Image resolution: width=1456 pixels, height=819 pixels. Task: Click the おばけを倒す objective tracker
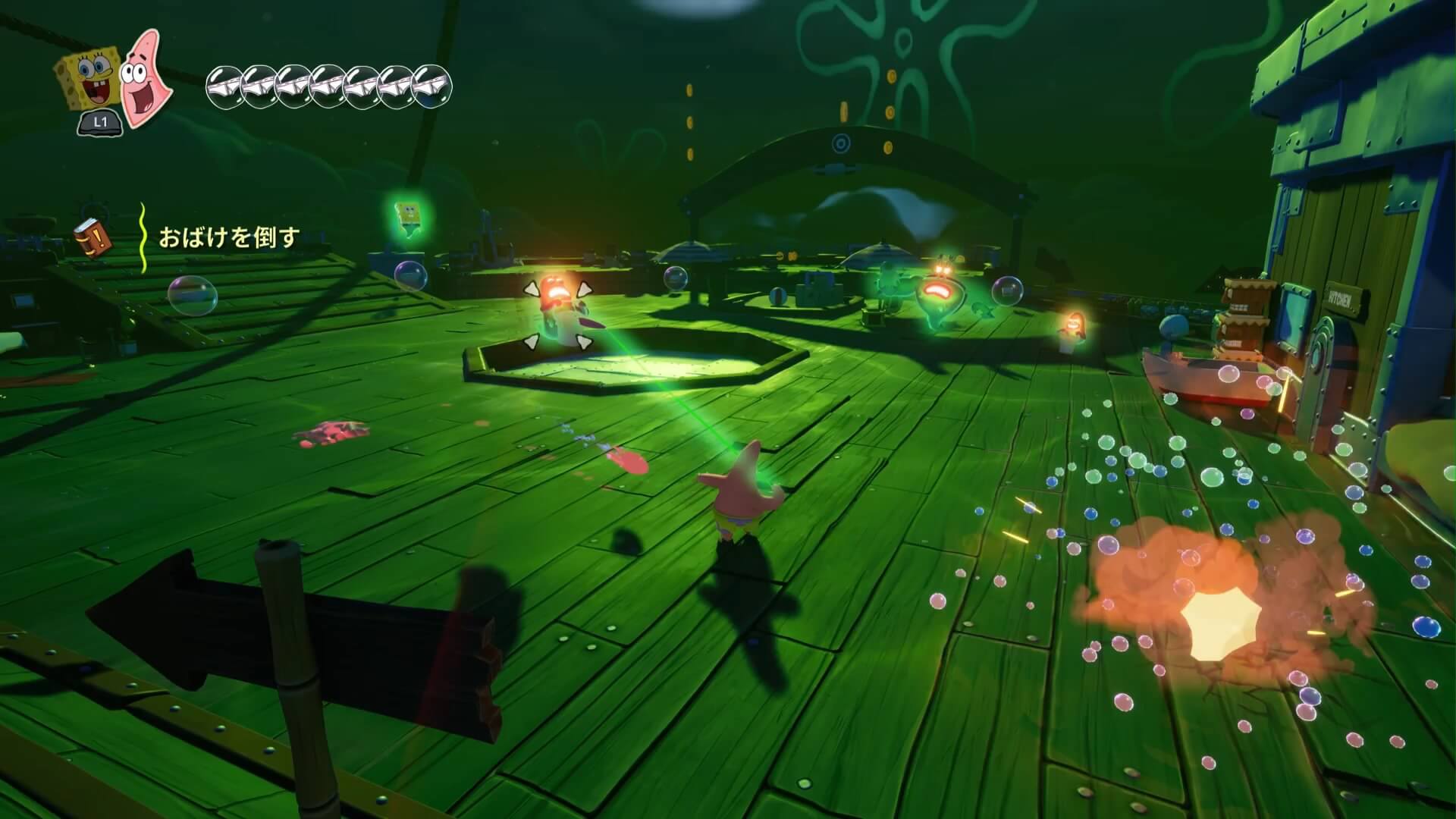click(228, 238)
